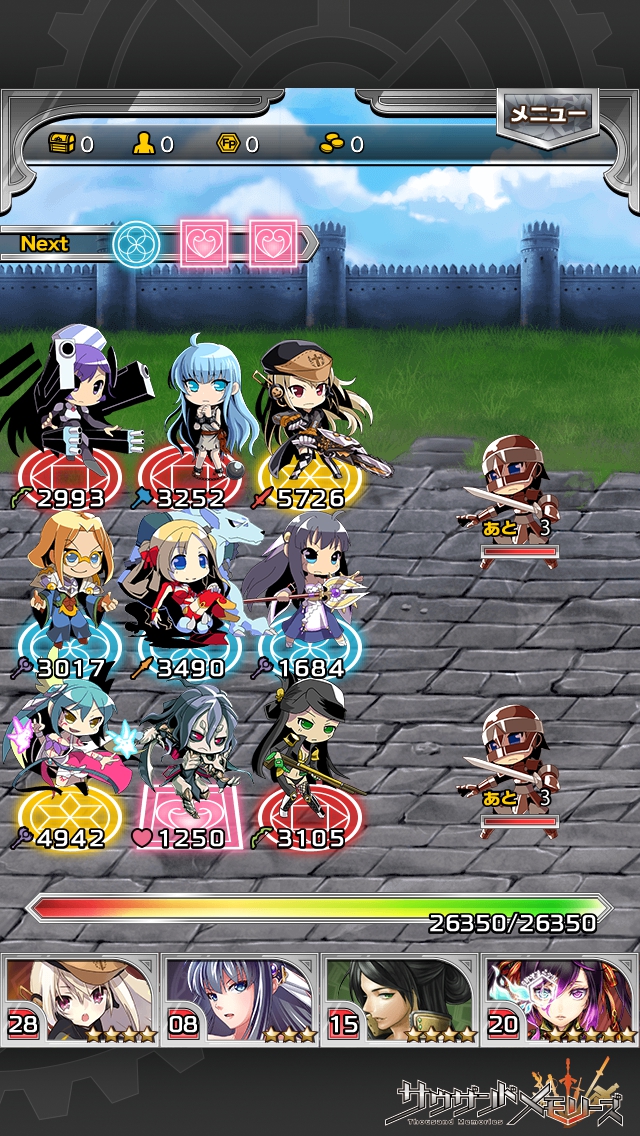
Task: Trigger the skill portrait showing countdown 20
Action: (x=560, y=999)
